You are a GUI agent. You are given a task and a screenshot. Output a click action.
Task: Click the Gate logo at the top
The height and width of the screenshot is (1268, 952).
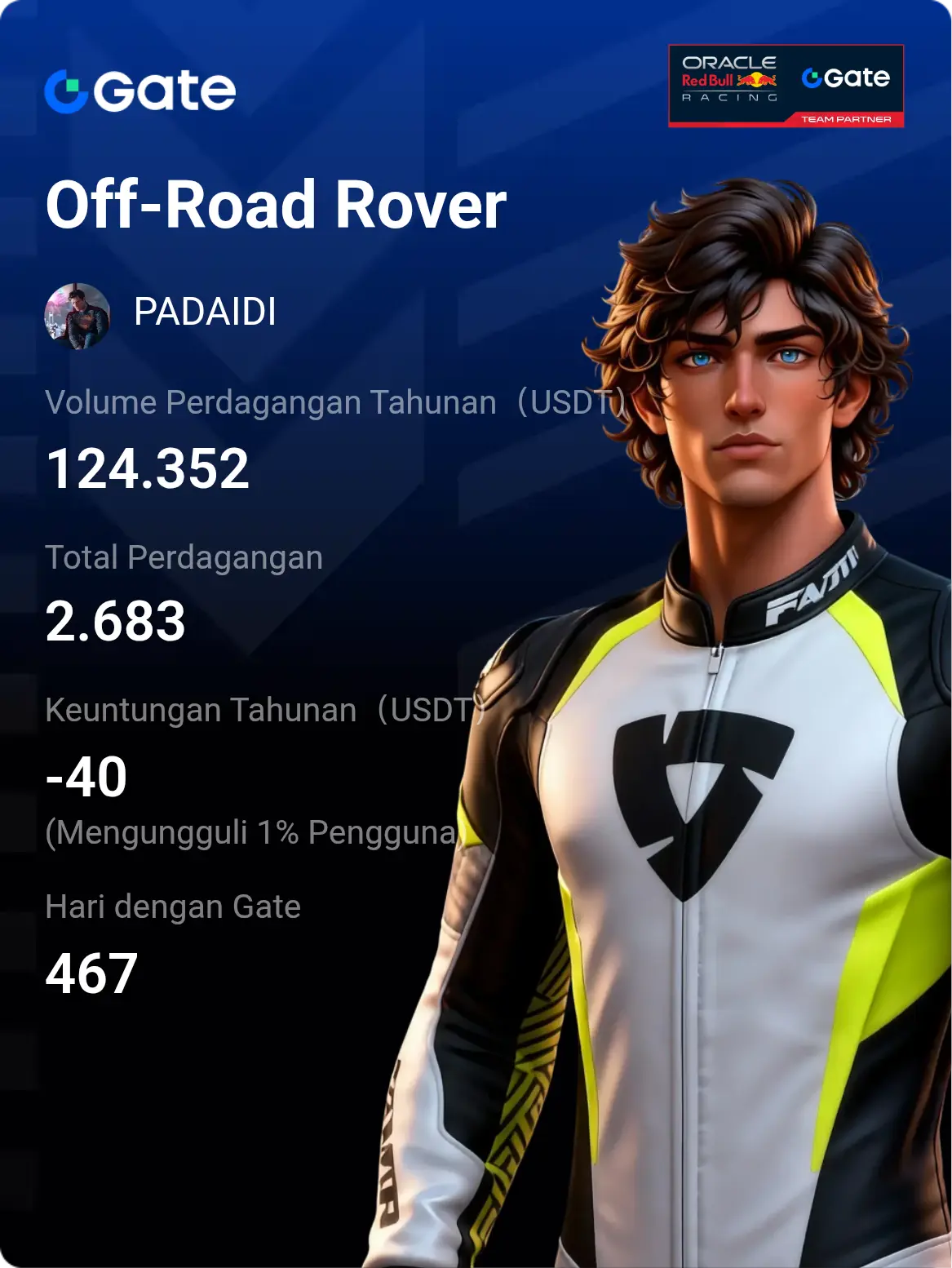click(140, 91)
